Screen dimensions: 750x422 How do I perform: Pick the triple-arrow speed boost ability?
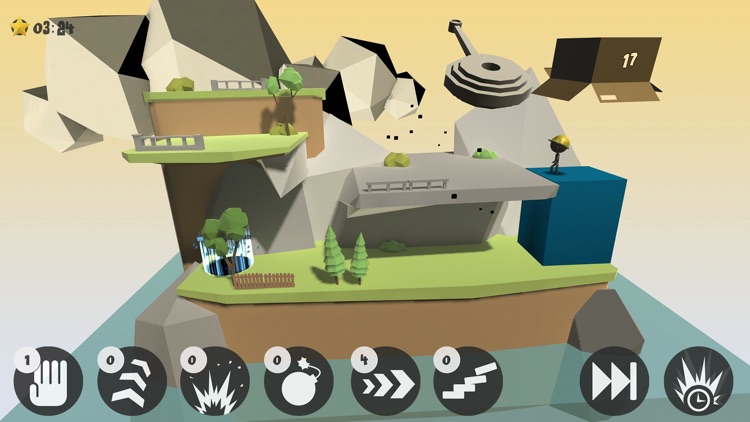pos(385,381)
